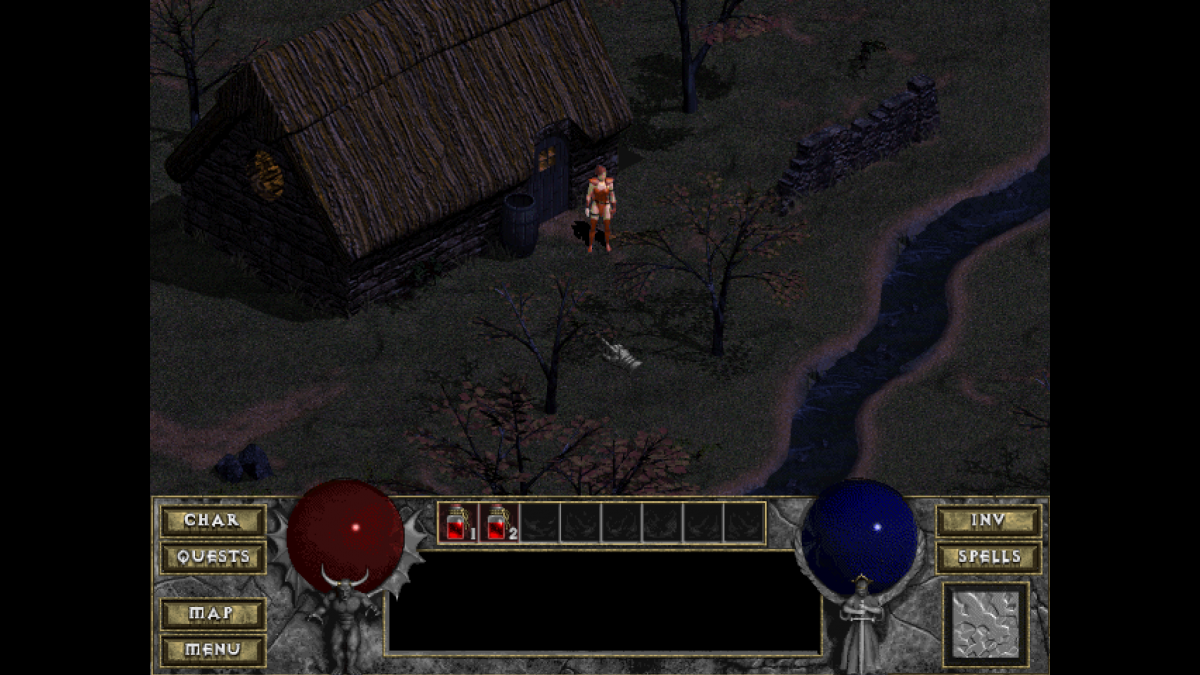Show the QUESTS log
Screen dimensions: 1200x675
(x=212, y=557)
